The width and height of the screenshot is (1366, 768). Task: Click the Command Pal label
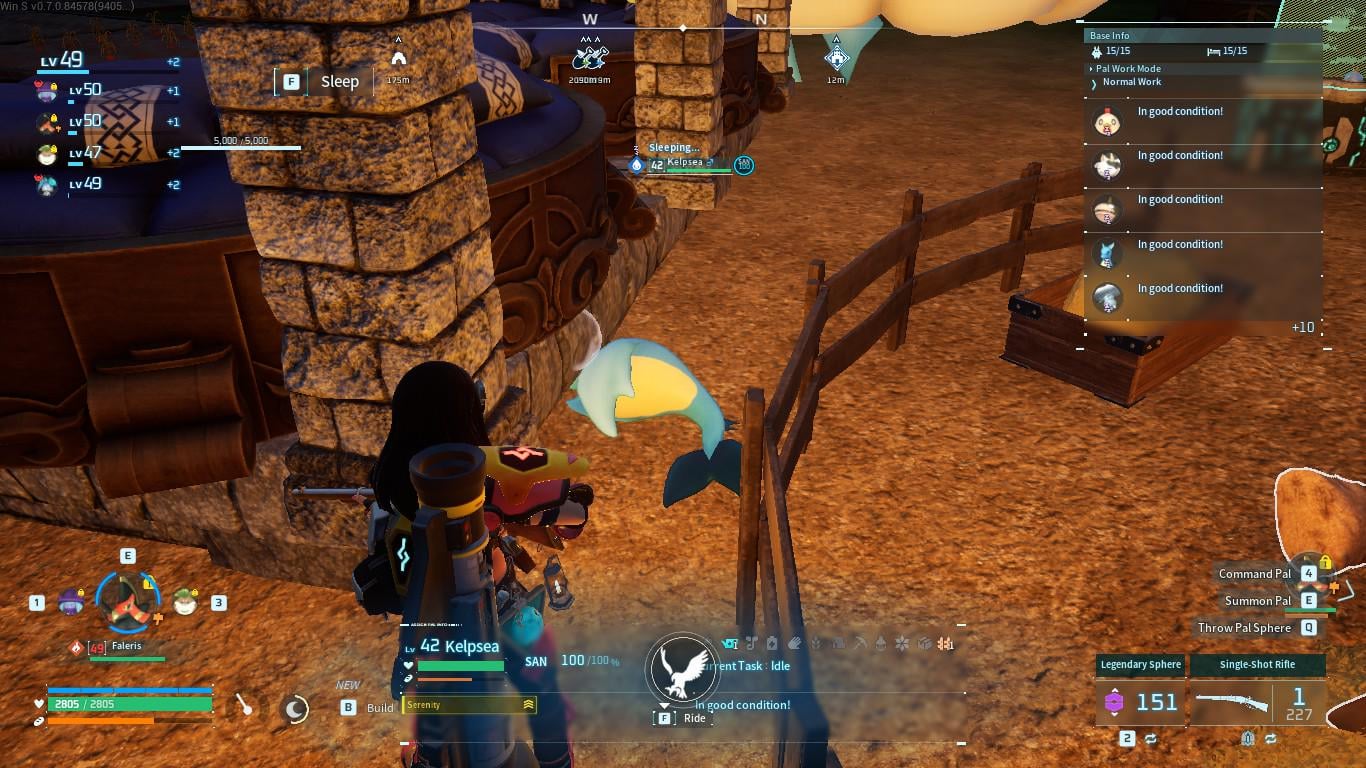(1254, 574)
